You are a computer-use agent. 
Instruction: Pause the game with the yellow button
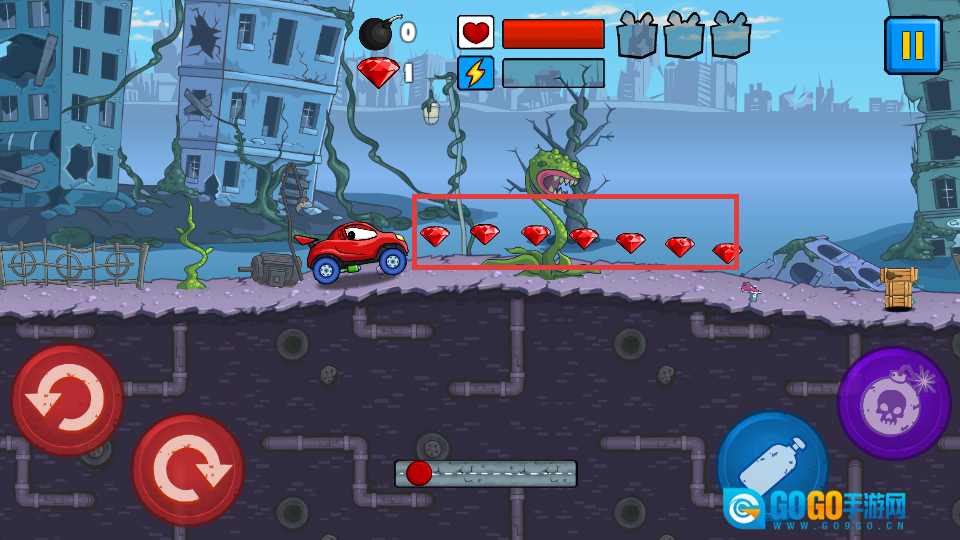912,45
